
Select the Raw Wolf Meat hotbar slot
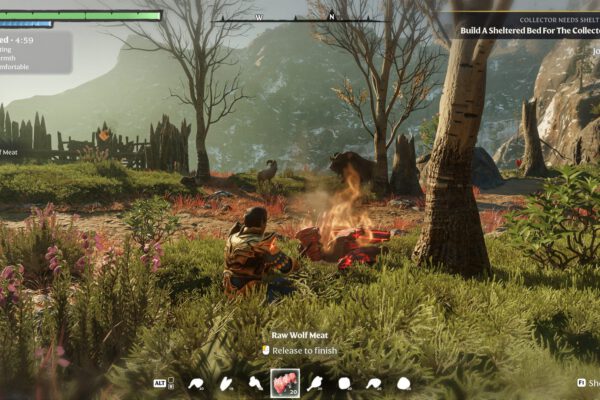285,383
